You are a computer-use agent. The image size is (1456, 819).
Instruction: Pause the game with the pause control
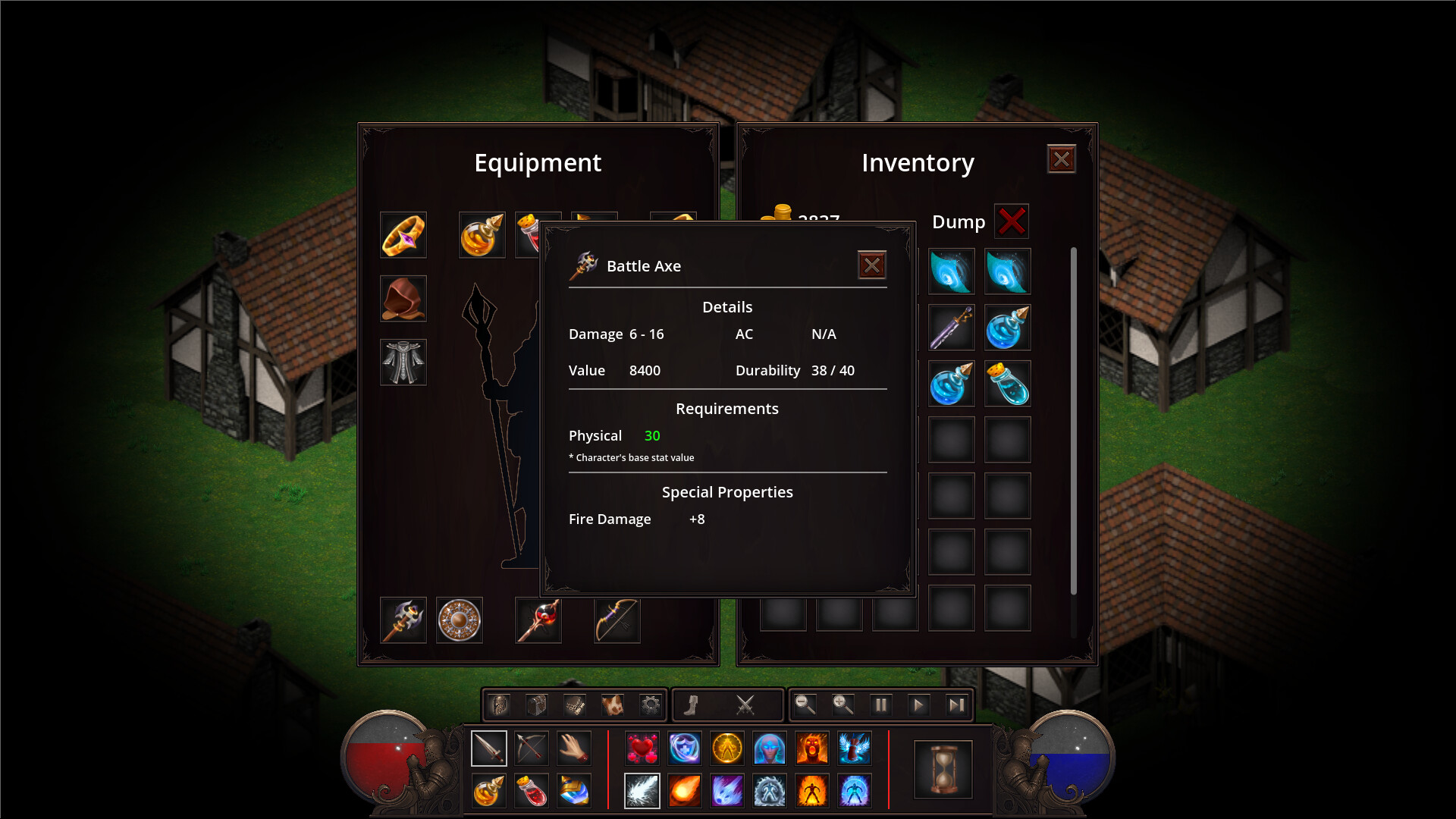(x=880, y=705)
